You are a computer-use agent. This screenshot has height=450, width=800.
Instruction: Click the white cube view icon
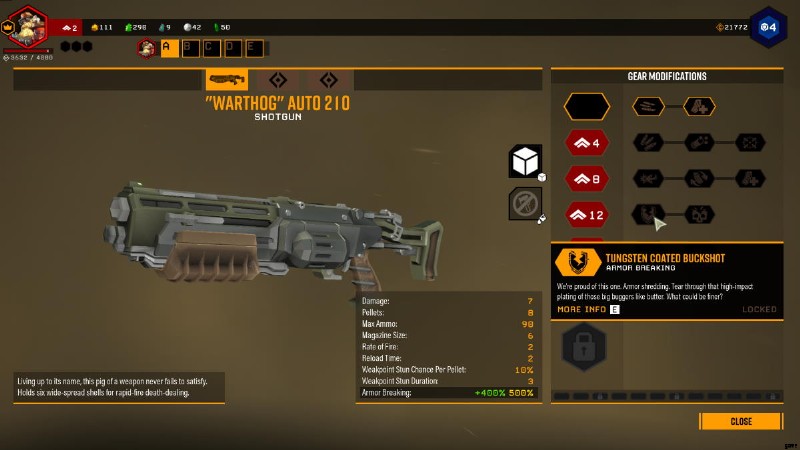click(x=525, y=160)
